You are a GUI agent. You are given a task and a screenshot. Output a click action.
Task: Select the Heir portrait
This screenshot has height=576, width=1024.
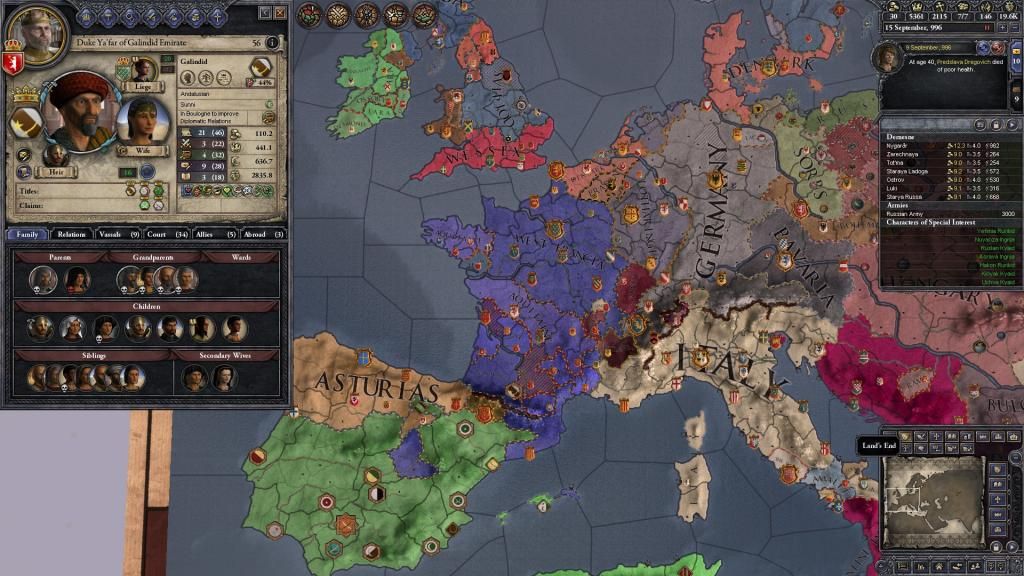click(x=55, y=157)
